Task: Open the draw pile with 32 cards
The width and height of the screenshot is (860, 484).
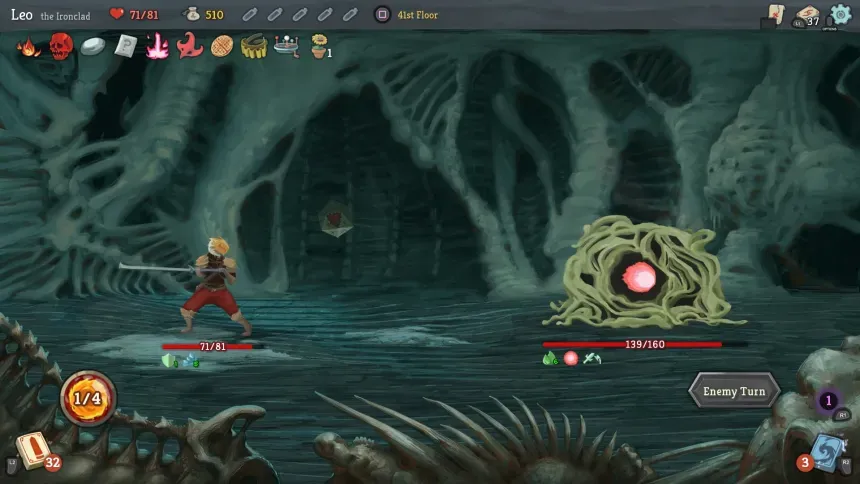Action: [x=32, y=449]
